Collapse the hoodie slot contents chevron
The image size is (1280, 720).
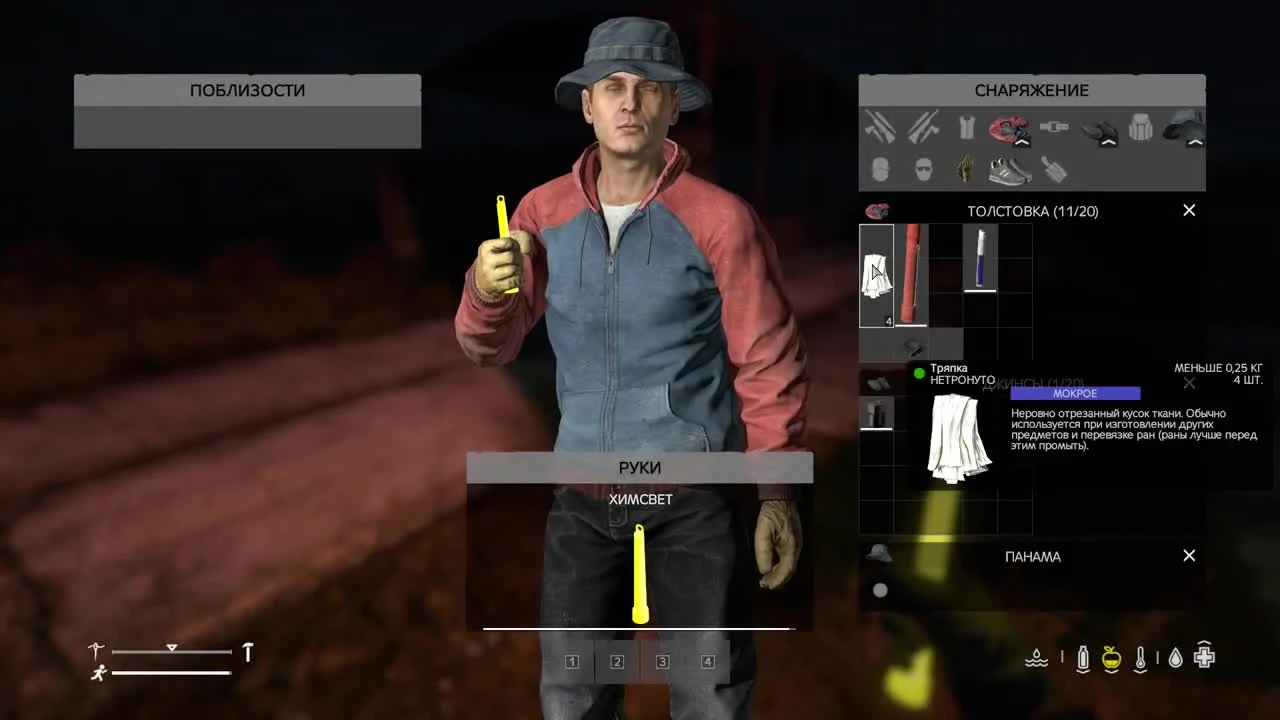point(1023,143)
